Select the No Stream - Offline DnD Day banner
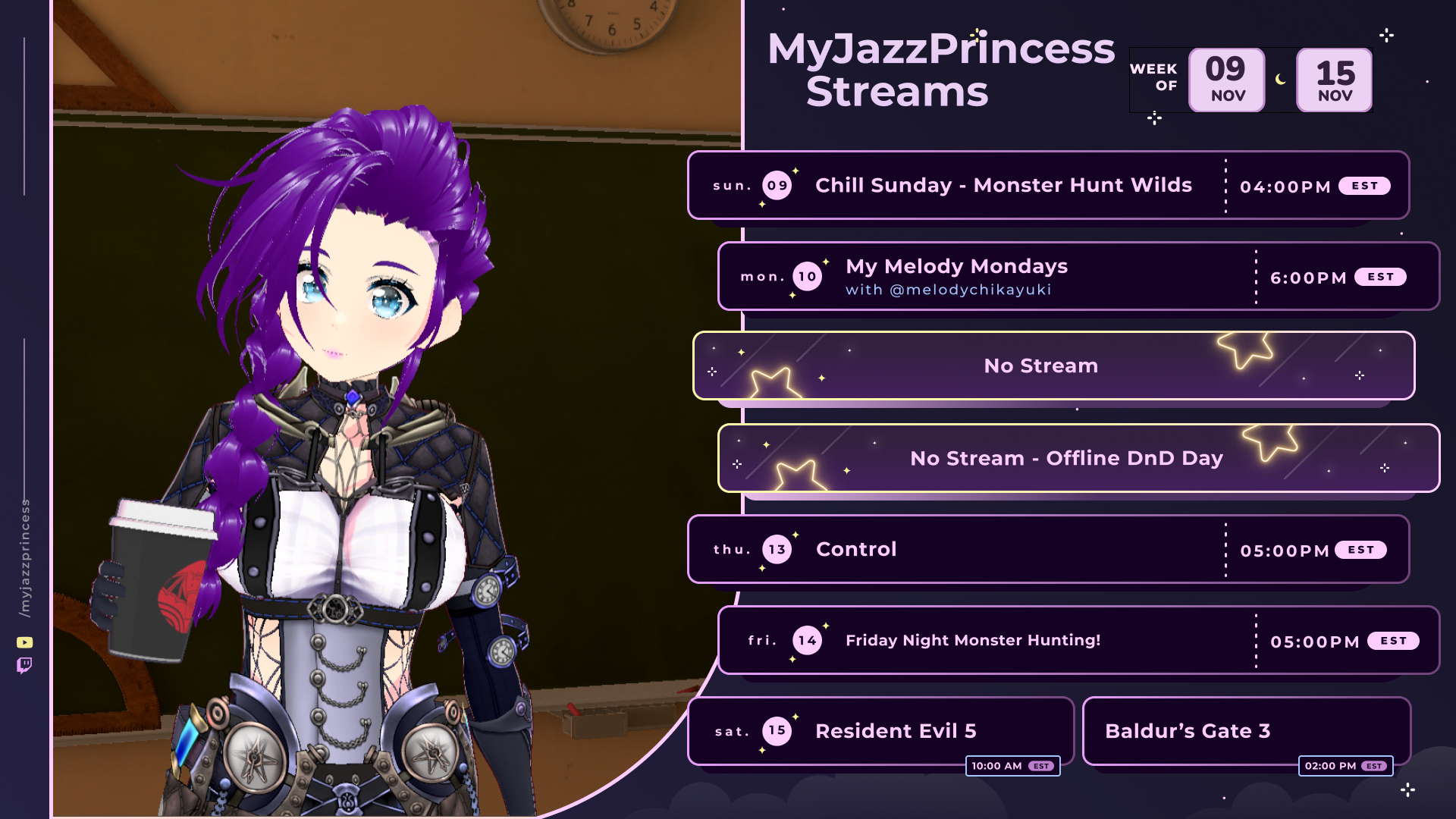This screenshot has height=819, width=1456. [1077, 459]
